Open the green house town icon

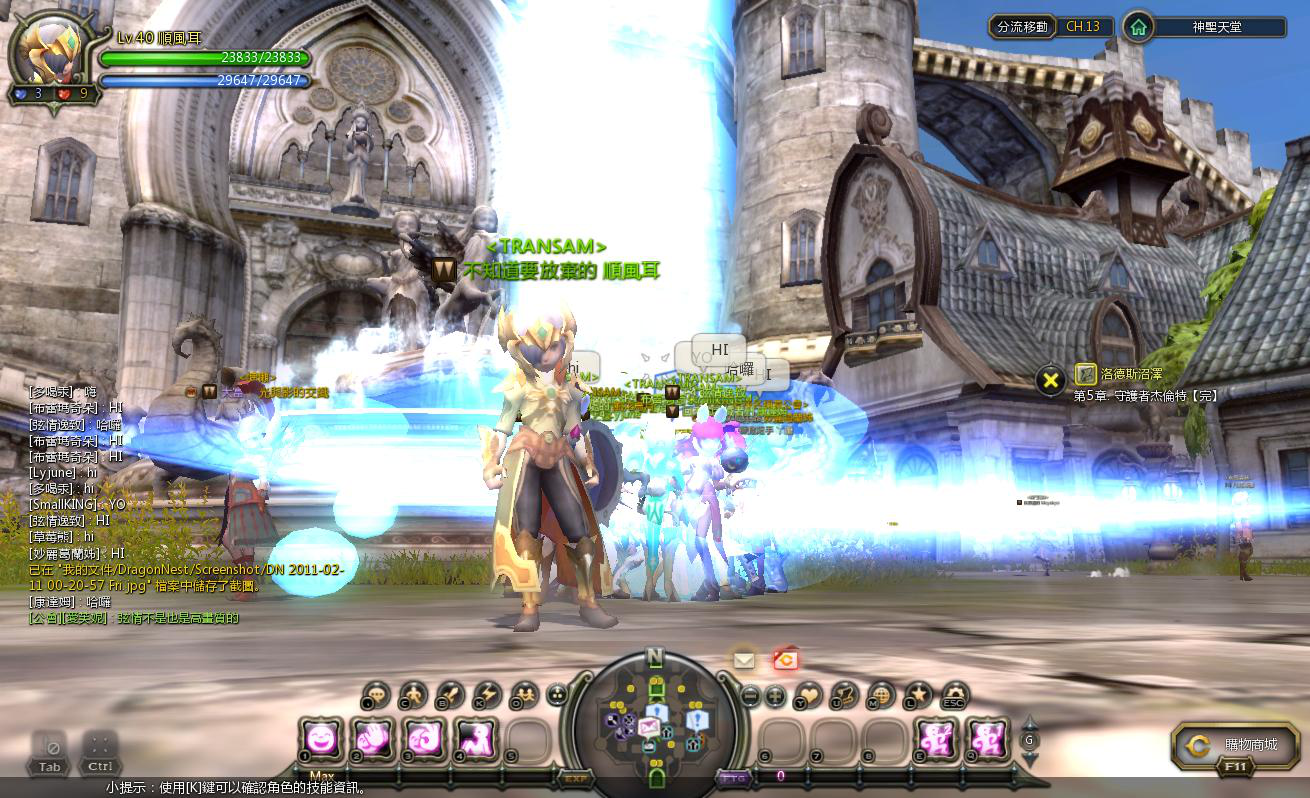pyautogui.click(x=1138, y=27)
